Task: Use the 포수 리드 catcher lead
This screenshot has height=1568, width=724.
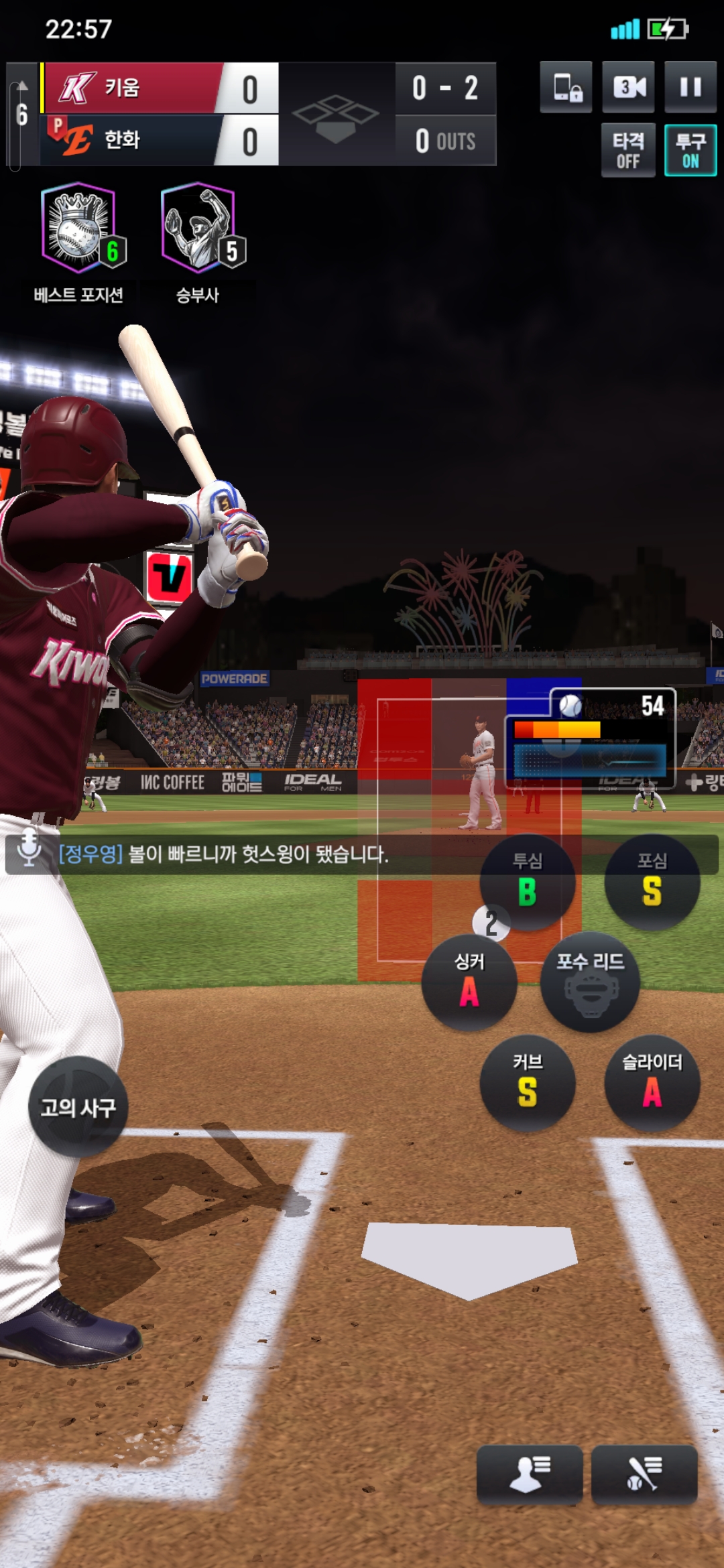Action: click(x=590, y=982)
